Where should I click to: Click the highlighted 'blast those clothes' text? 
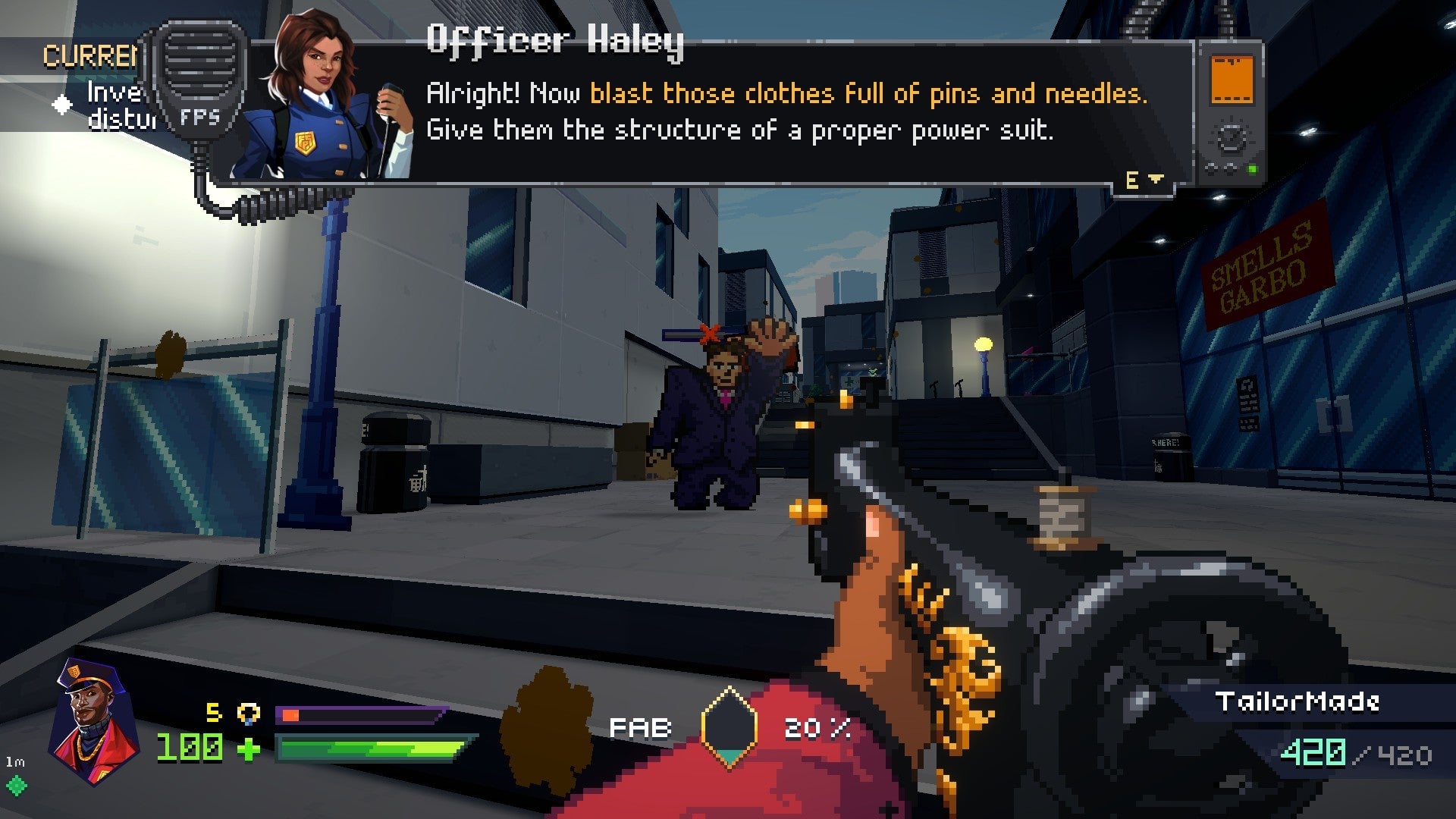click(713, 94)
